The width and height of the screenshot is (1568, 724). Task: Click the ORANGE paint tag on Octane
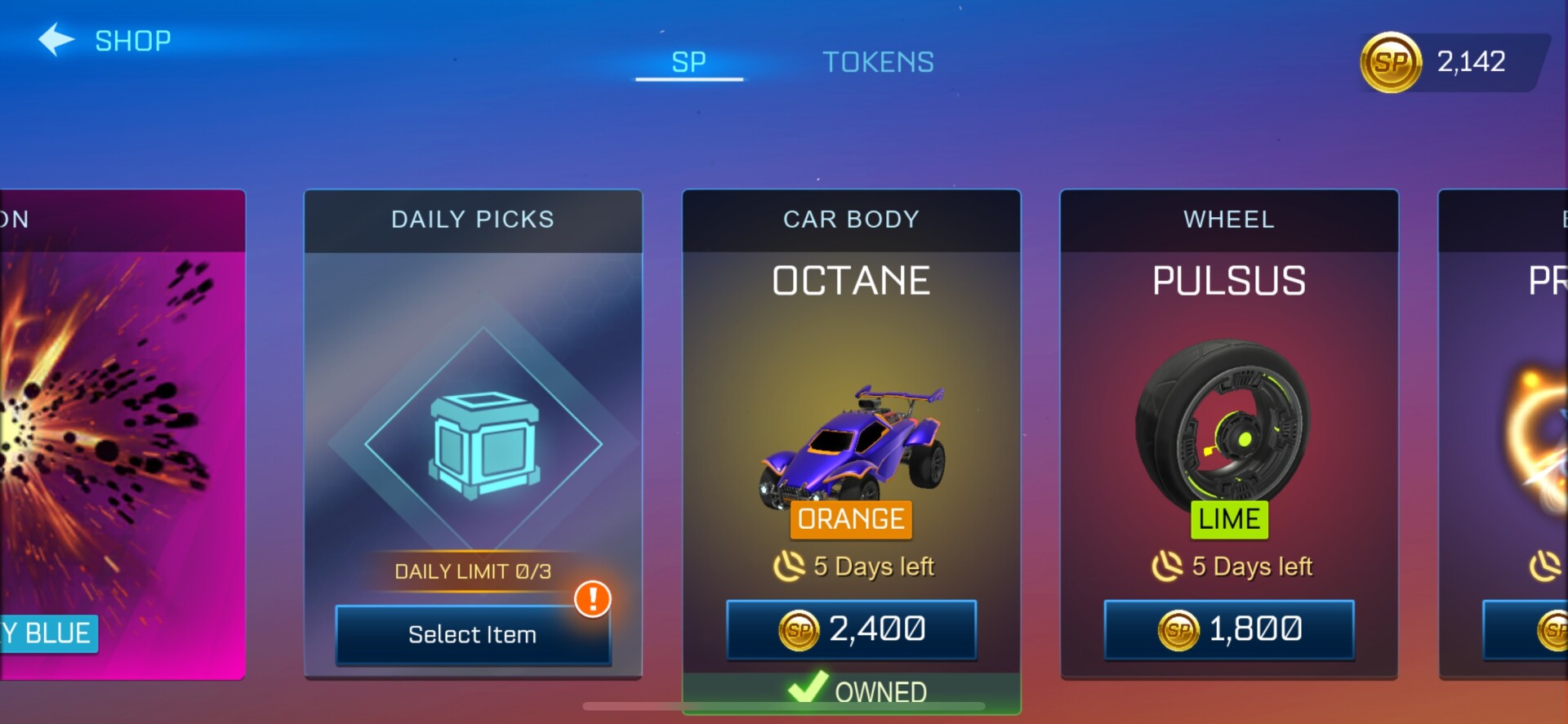[850, 519]
